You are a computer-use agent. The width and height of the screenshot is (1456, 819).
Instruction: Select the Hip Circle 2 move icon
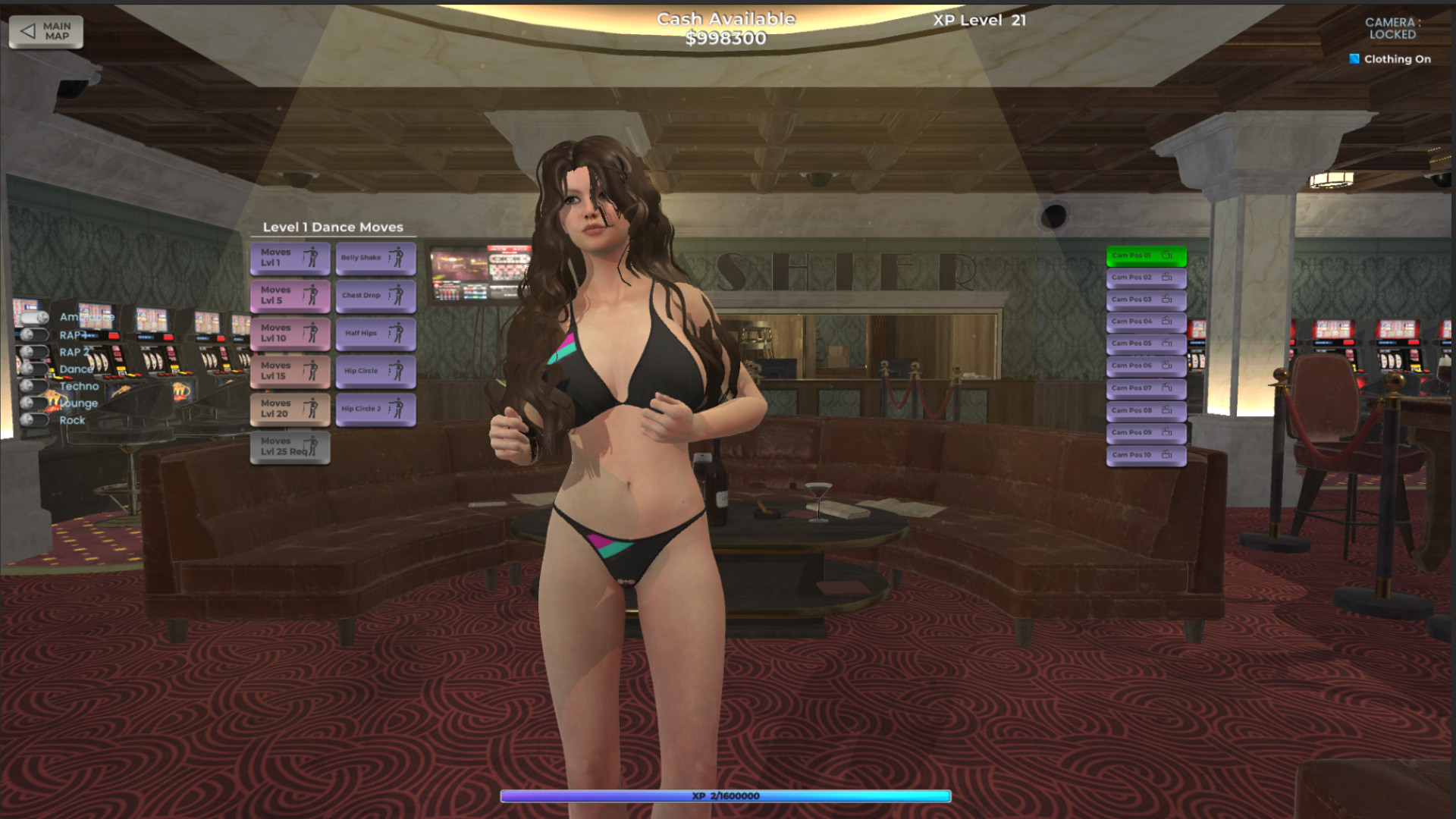point(395,409)
